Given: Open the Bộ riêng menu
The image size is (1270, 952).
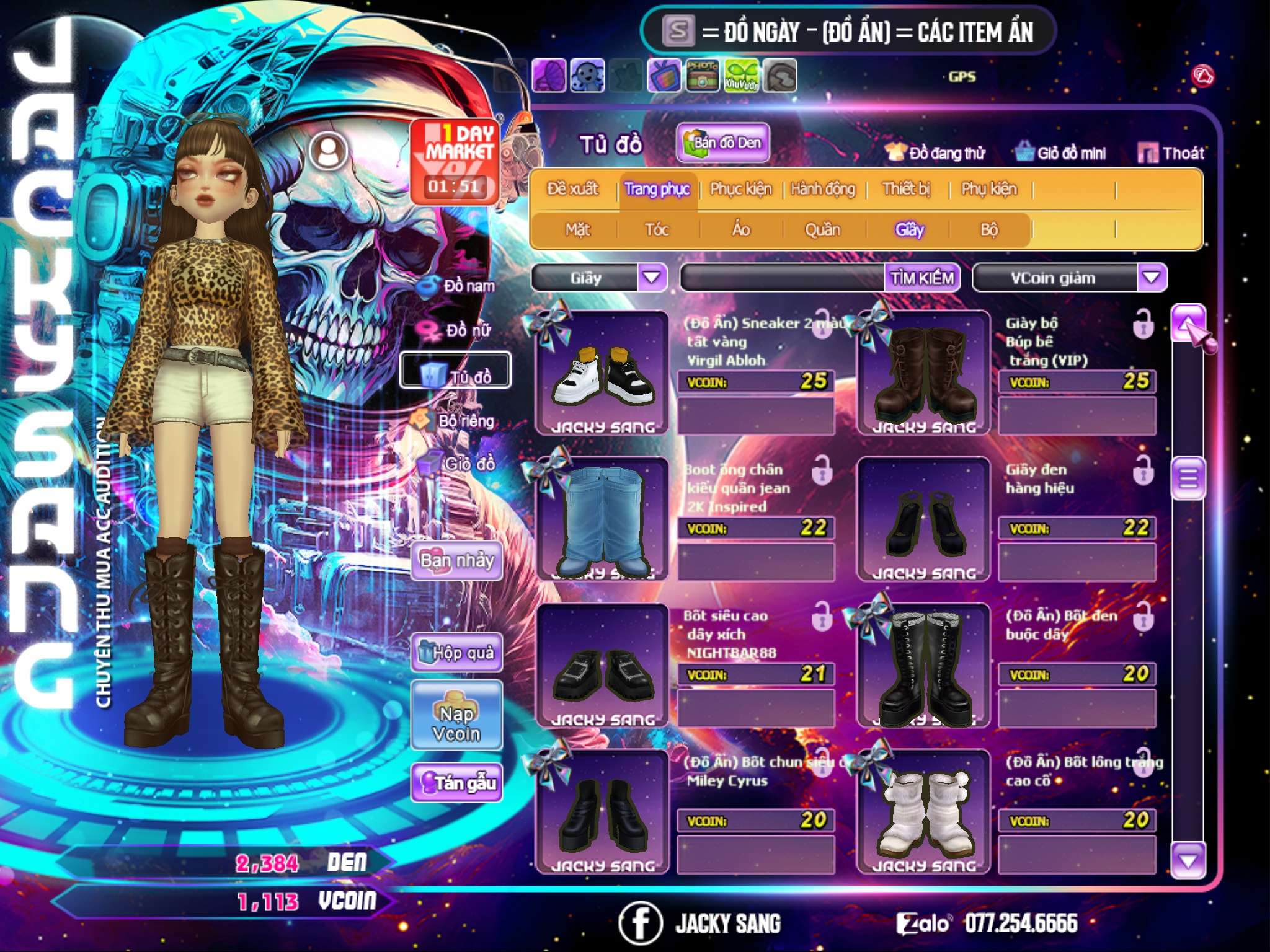Looking at the screenshot, I should pyautogui.click(x=456, y=421).
